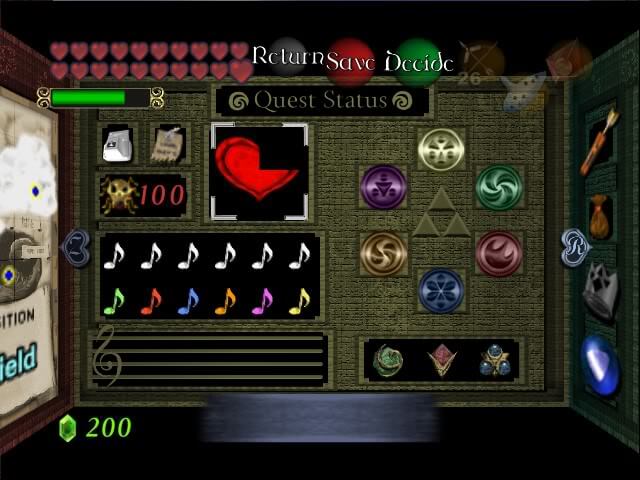Highlight the Zora's Sapphire stone
Viewport: 640px width, 480px height.
[492, 360]
